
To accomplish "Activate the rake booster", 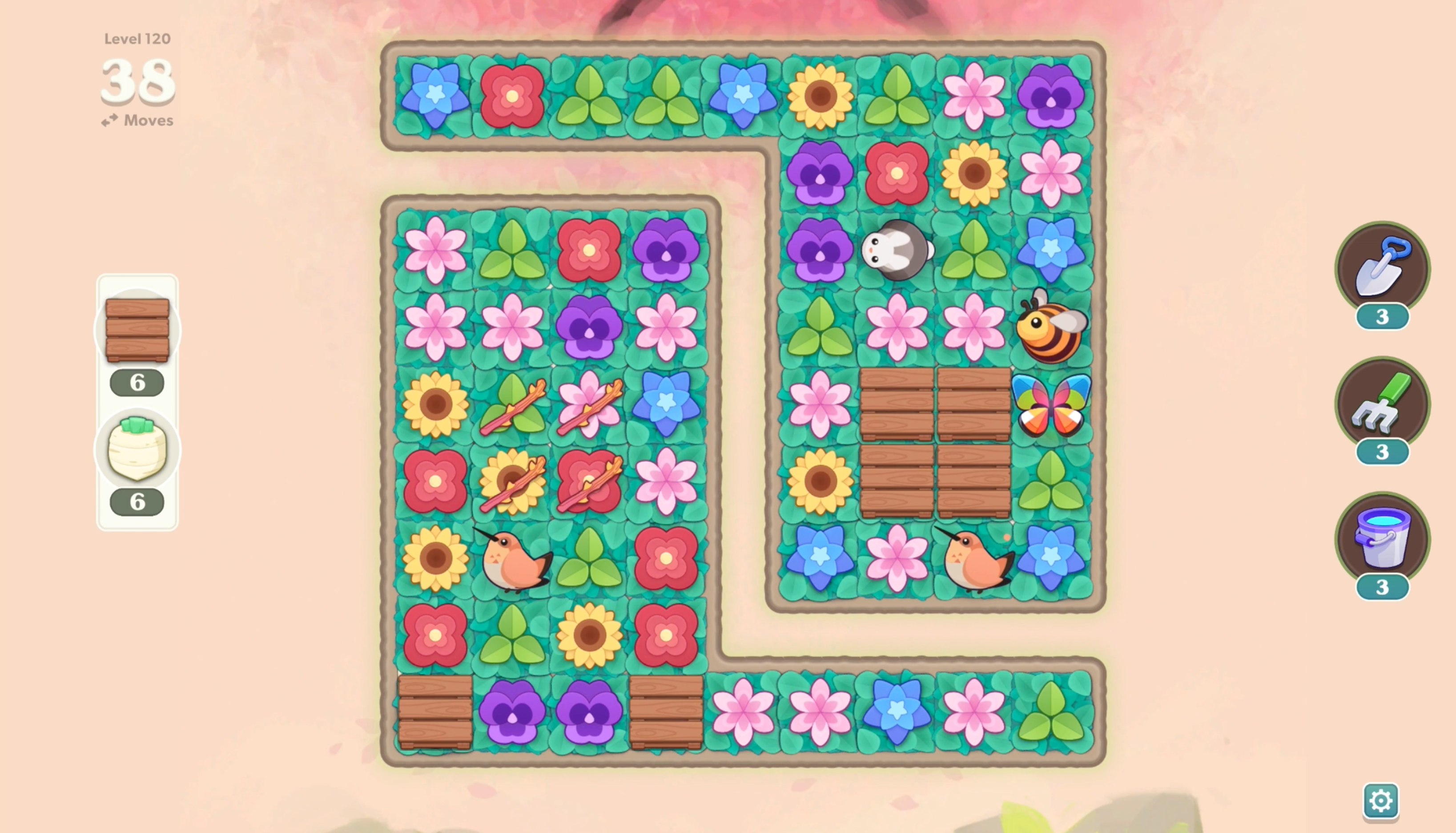I will pos(1382,403).
